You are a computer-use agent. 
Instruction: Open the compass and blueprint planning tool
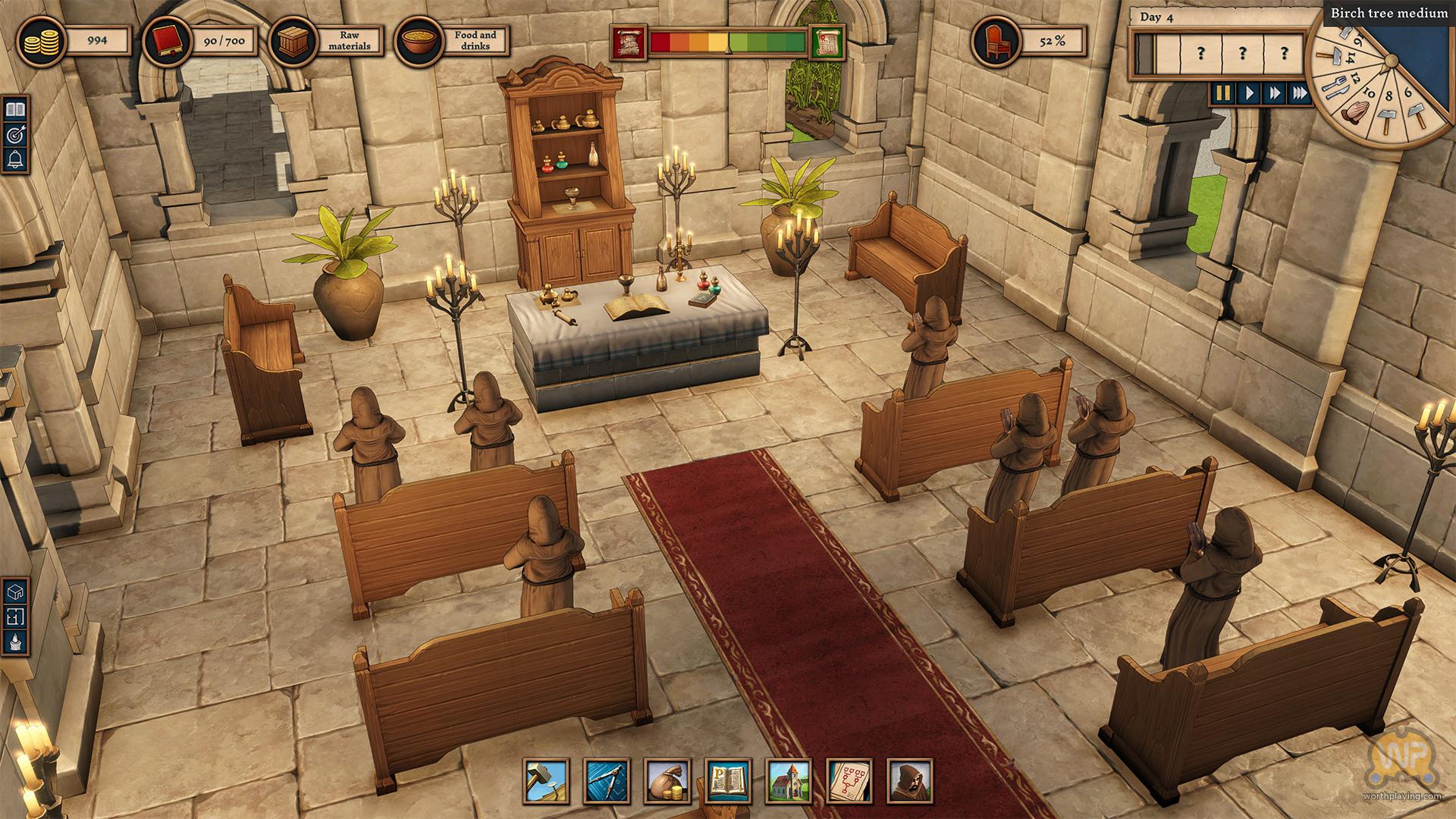(x=607, y=781)
